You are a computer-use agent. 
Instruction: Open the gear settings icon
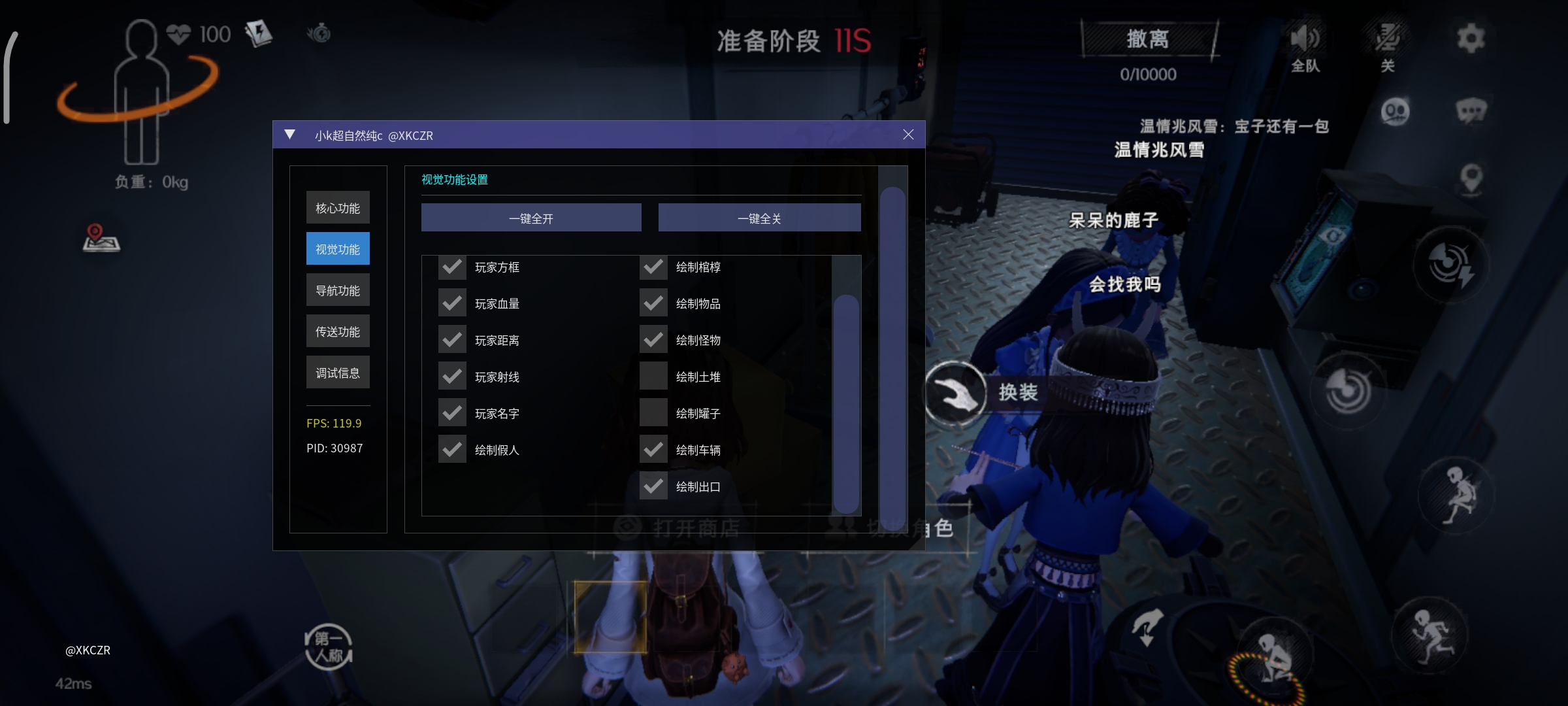point(1471,38)
